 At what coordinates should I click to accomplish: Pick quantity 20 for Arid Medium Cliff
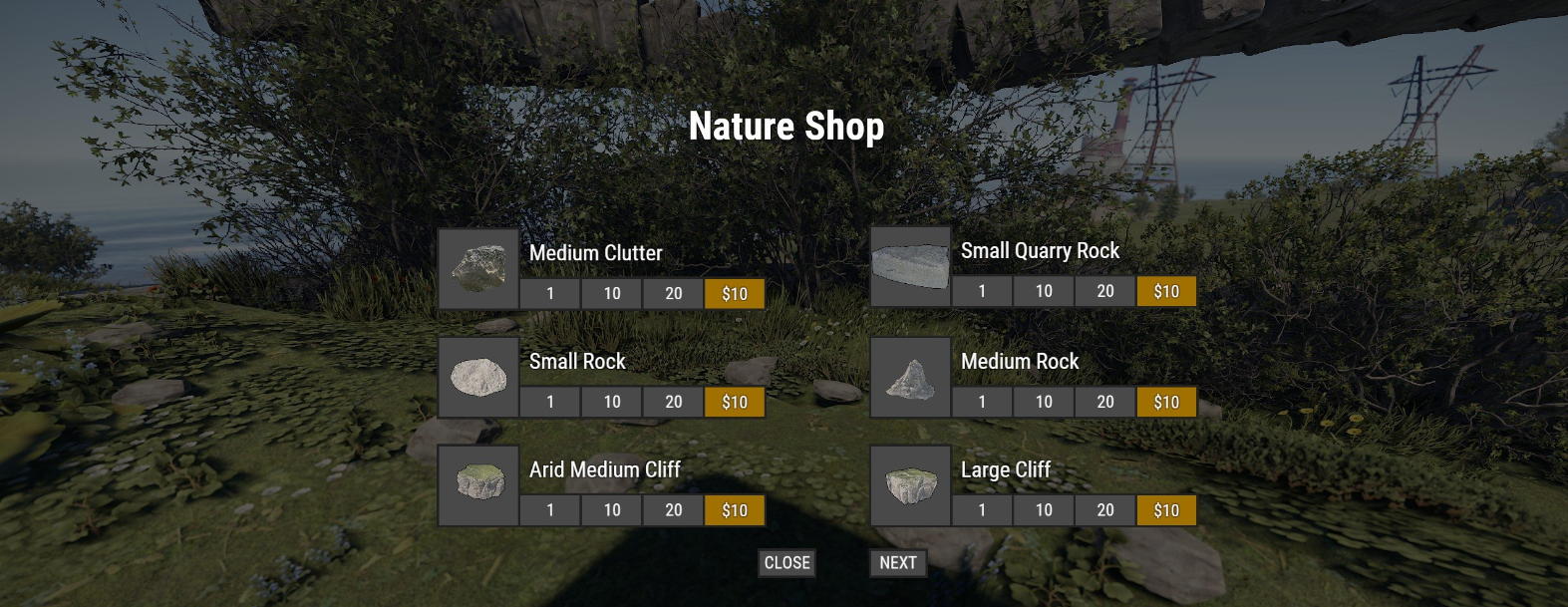(x=673, y=510)
